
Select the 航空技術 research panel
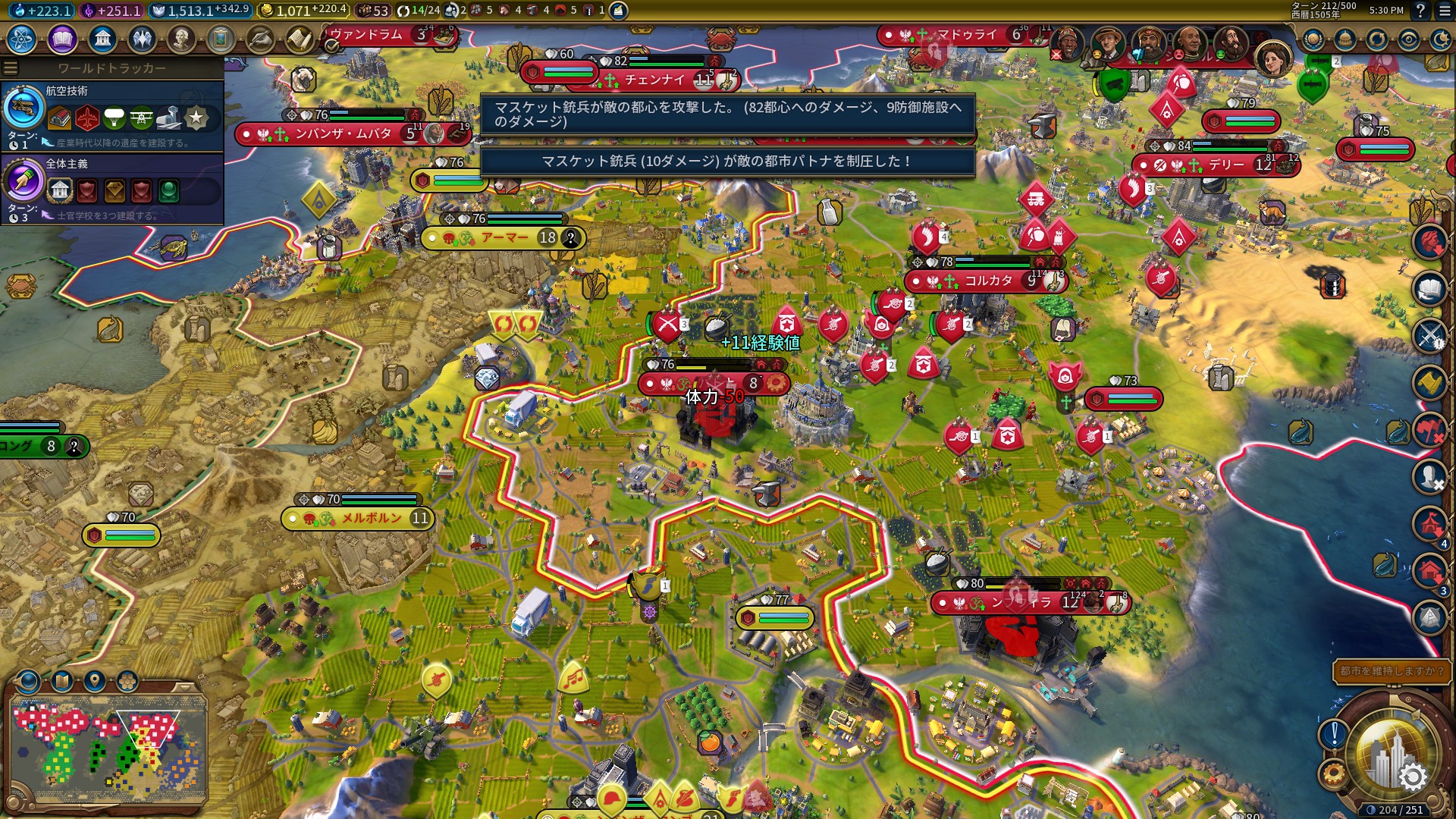(x=112, y=115)
